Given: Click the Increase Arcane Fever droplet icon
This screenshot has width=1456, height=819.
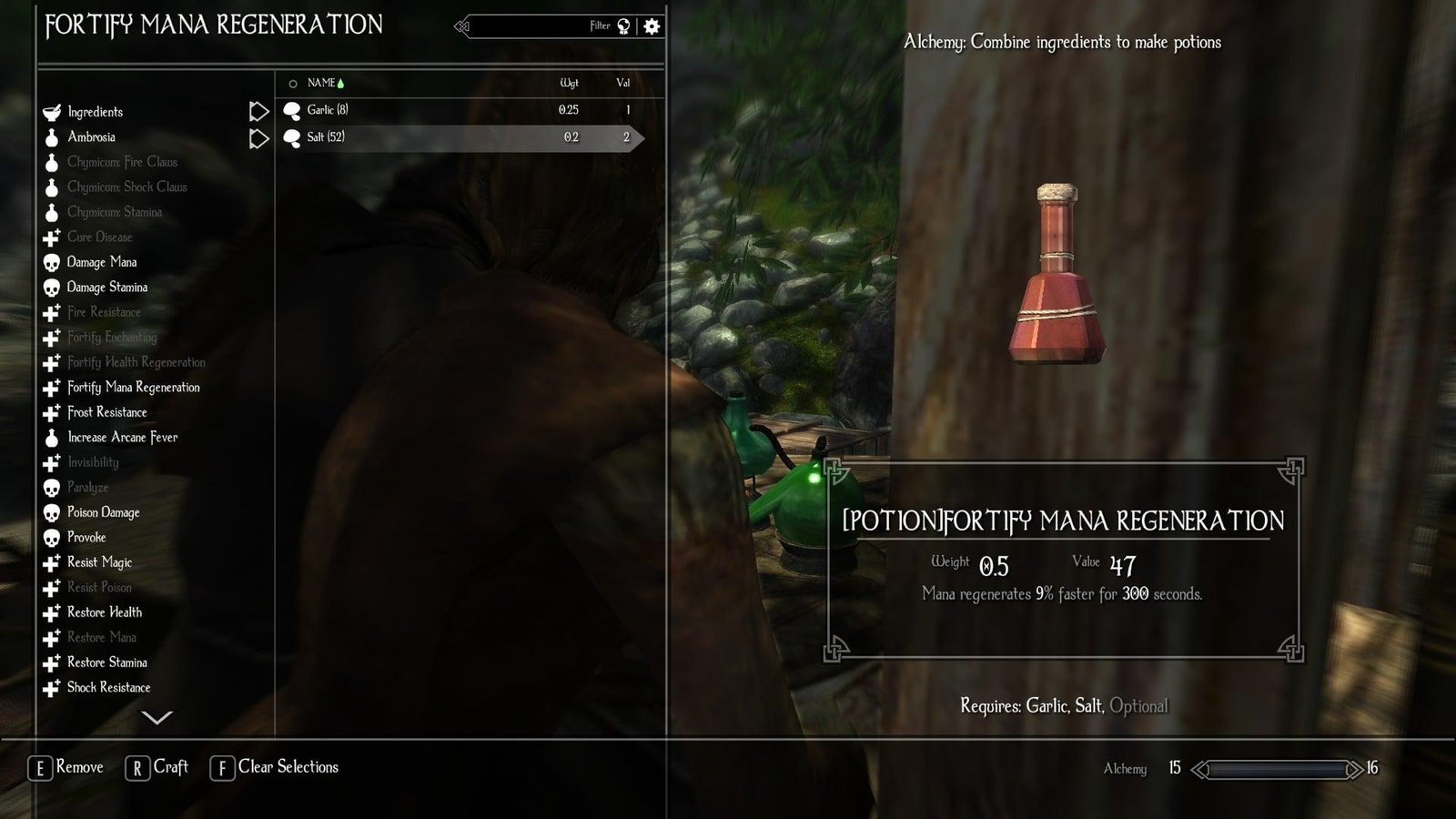Looking at the screenshot, I should 51,437.
